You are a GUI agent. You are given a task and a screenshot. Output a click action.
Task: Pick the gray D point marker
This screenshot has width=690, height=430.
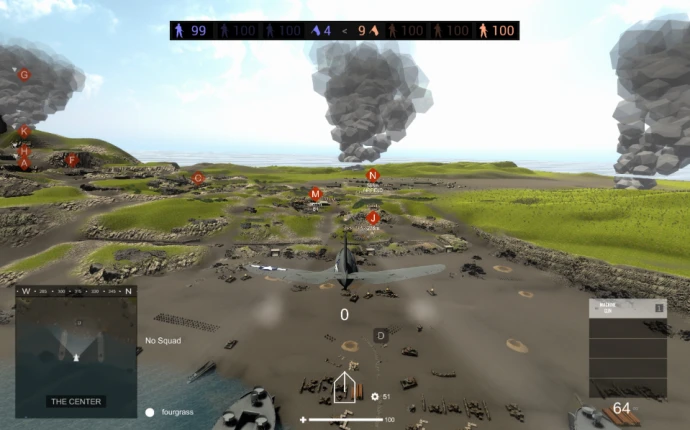pos(381,335)
